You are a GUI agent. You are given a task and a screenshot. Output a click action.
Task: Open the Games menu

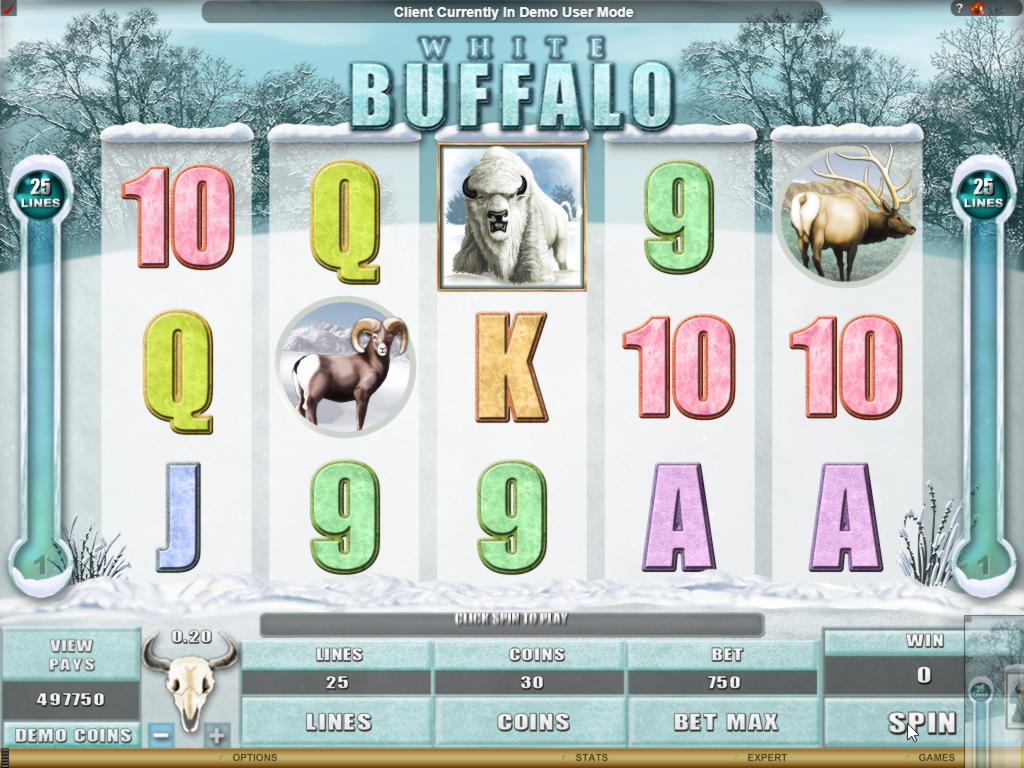[936, 758]
